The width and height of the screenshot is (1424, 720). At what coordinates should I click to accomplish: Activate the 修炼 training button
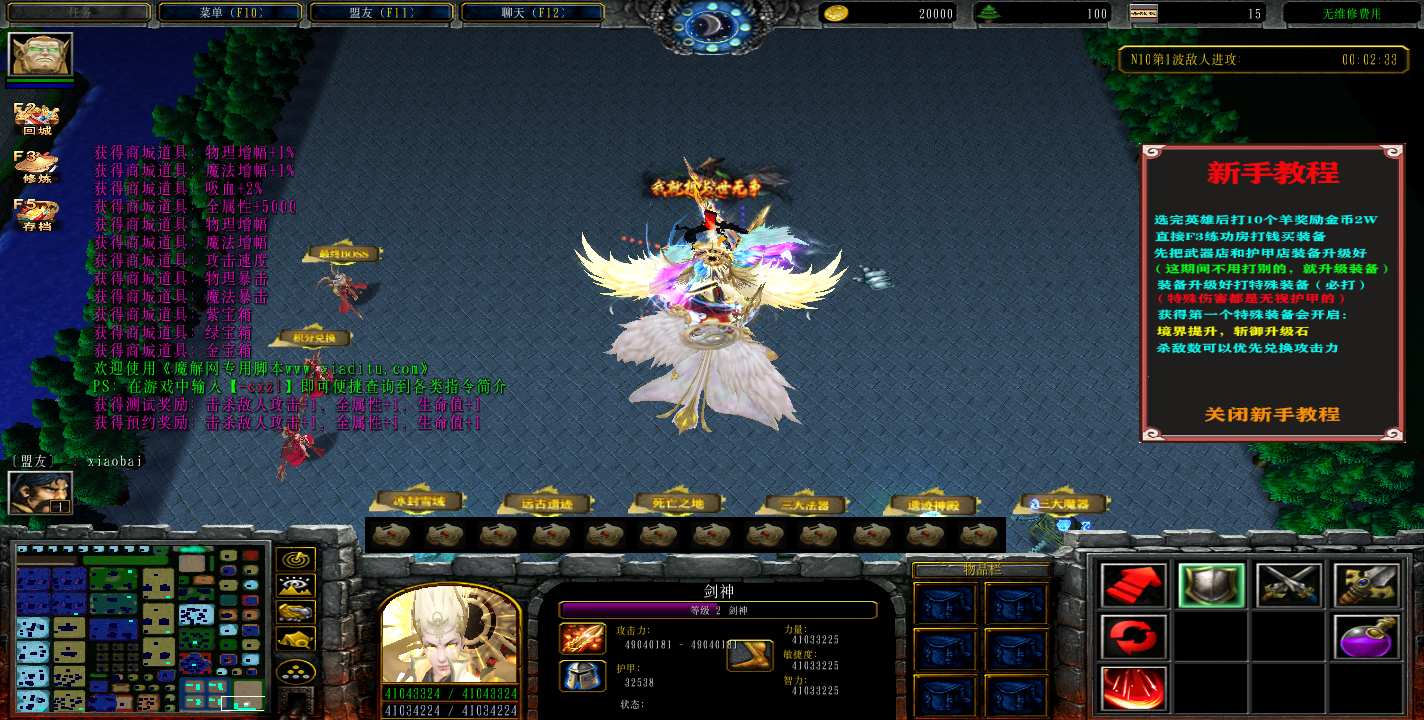pyautogui.click(x=36, y=168)
